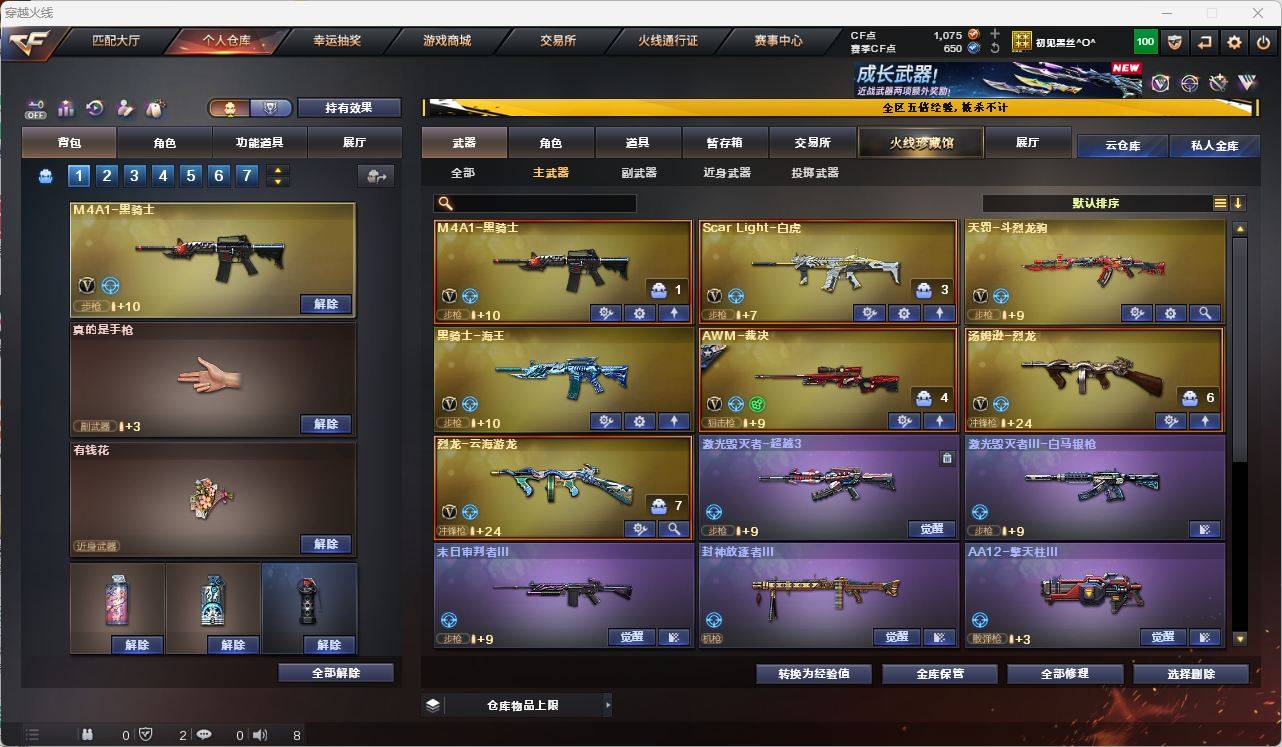Click the 转换为经验值 button
The image size is (1282, 747).
813,675
